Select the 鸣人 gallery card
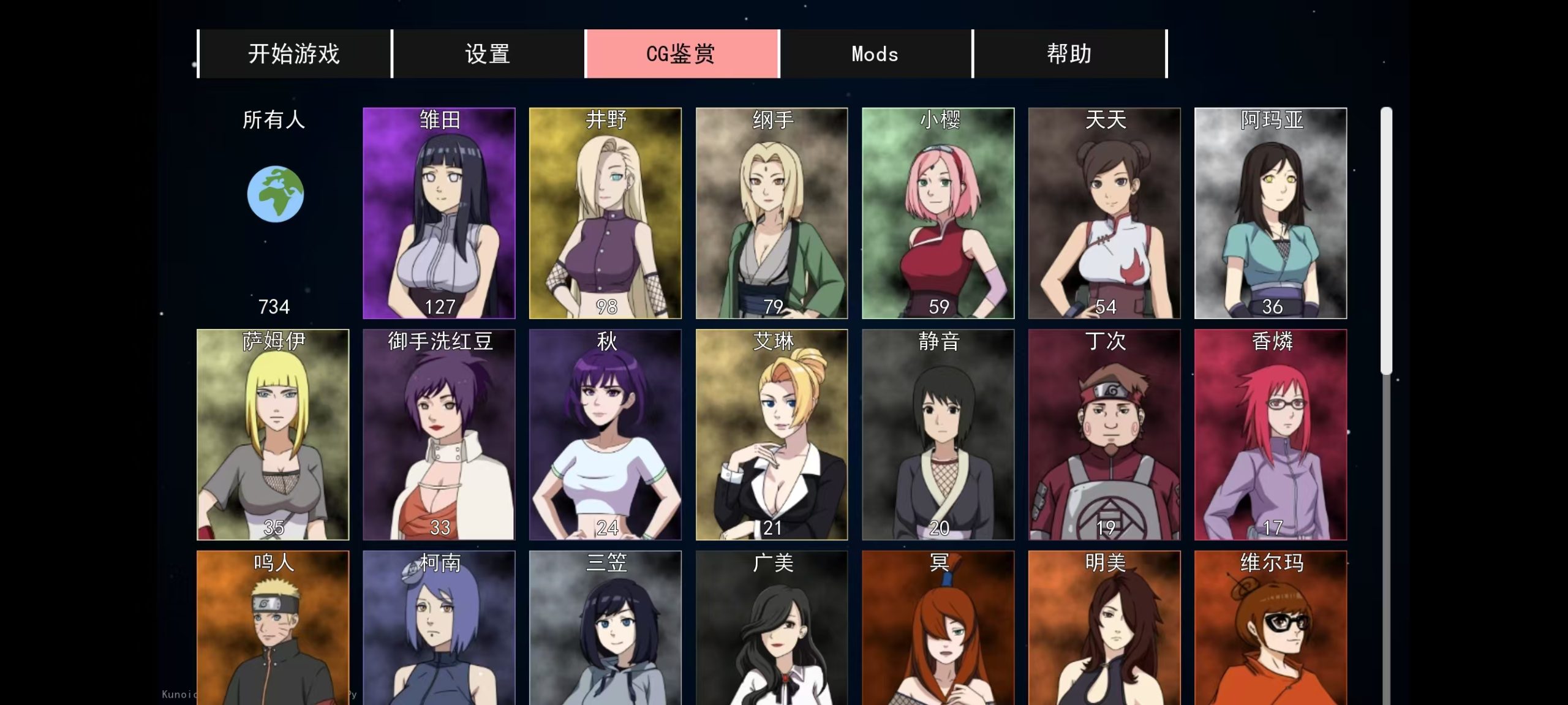Viewport: 1568px width, 705px height. click(273, 628)
